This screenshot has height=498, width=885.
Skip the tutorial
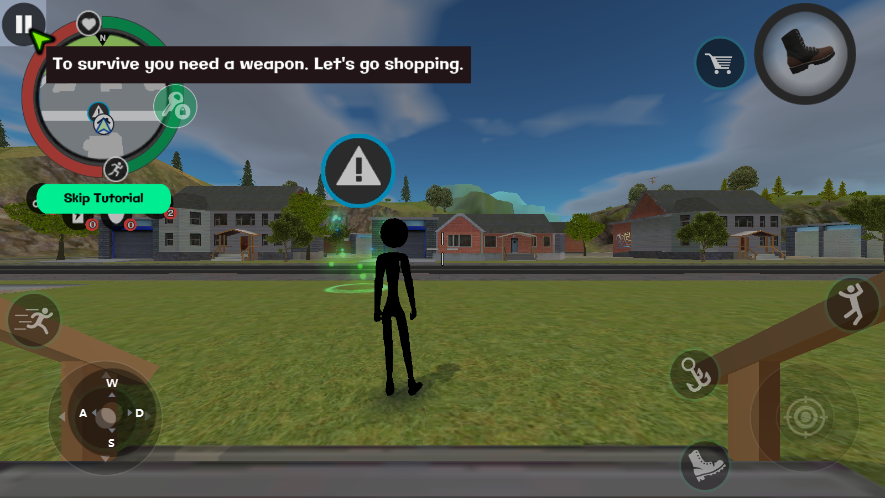click(x=104, y=198)
